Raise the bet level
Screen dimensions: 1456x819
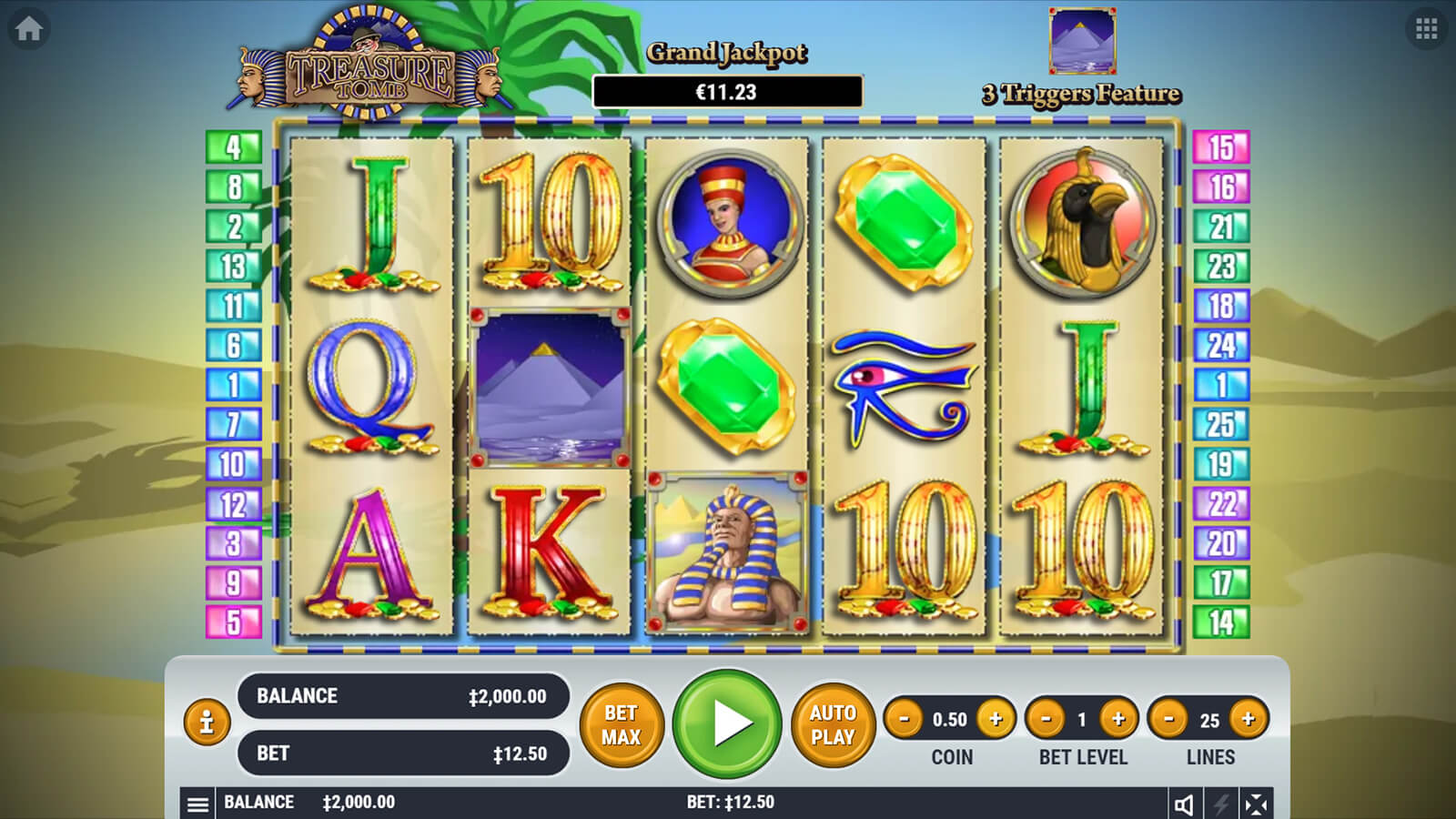(1118, 719)
